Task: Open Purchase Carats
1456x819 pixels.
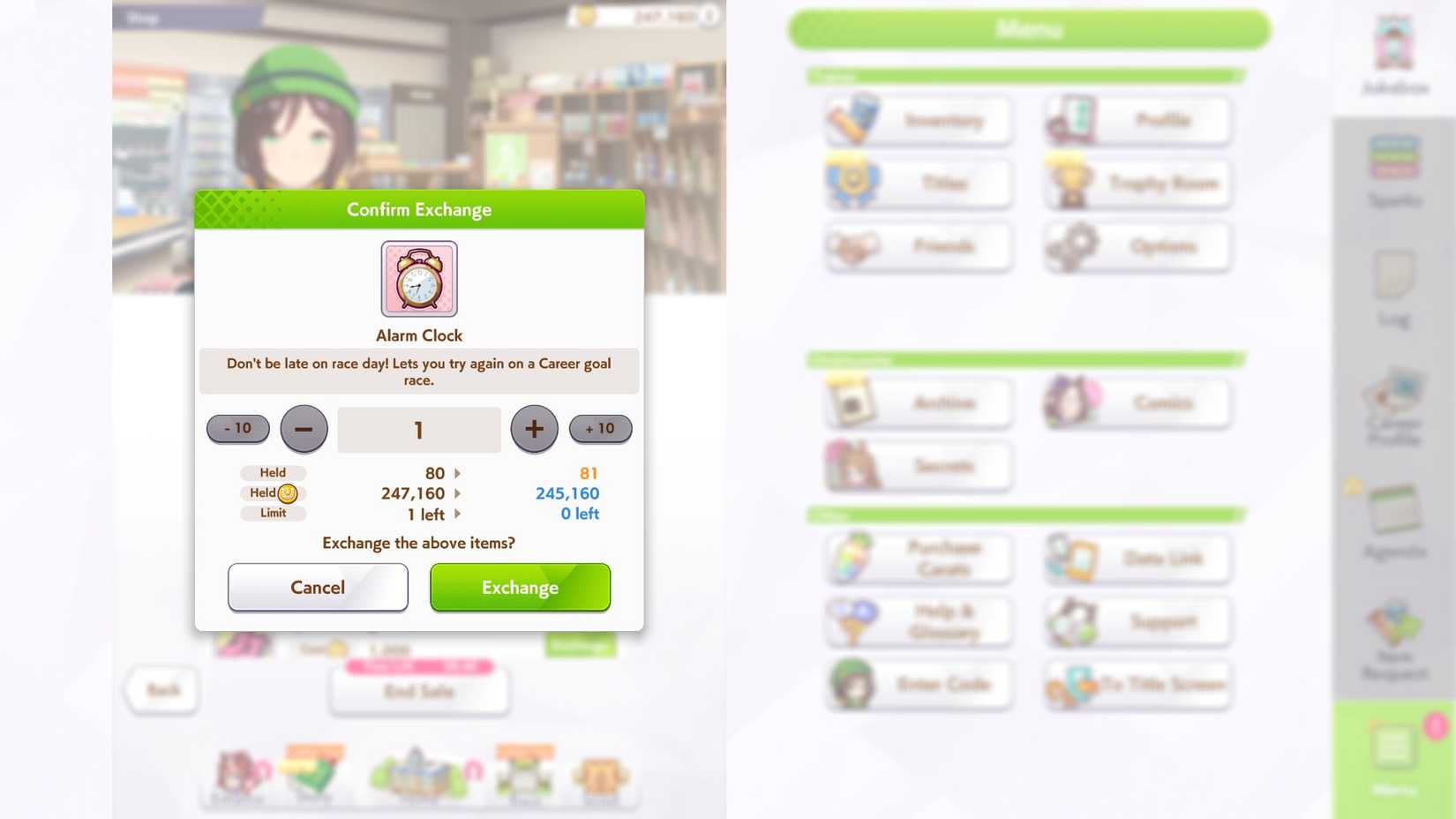Action: (x=918, y=558)
